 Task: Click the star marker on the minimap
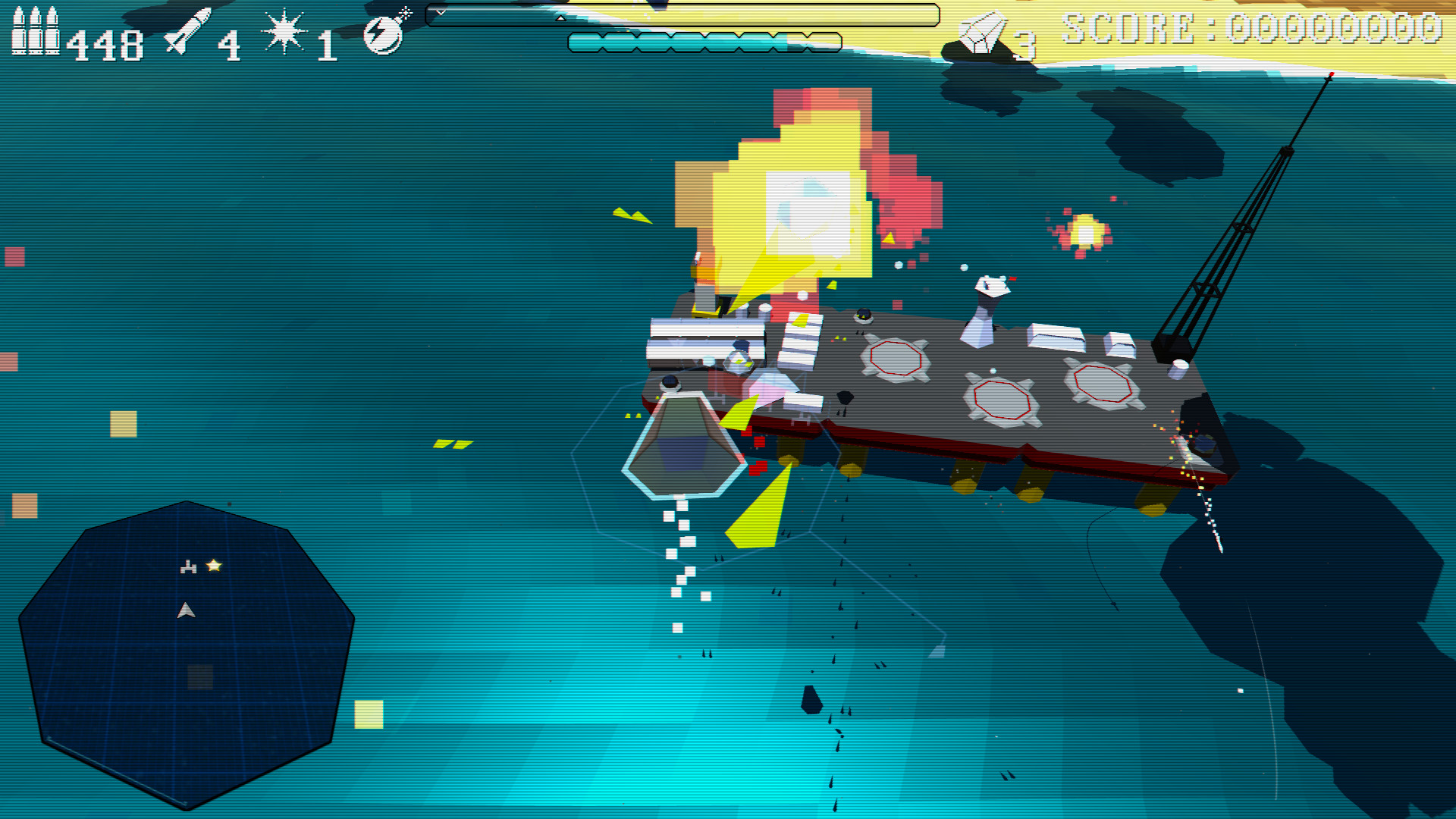(215, 564)
